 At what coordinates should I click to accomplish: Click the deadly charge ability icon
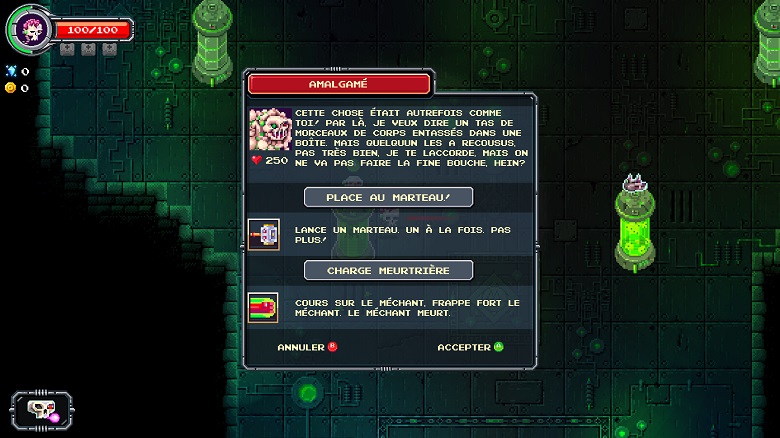[x=264, y=307]
